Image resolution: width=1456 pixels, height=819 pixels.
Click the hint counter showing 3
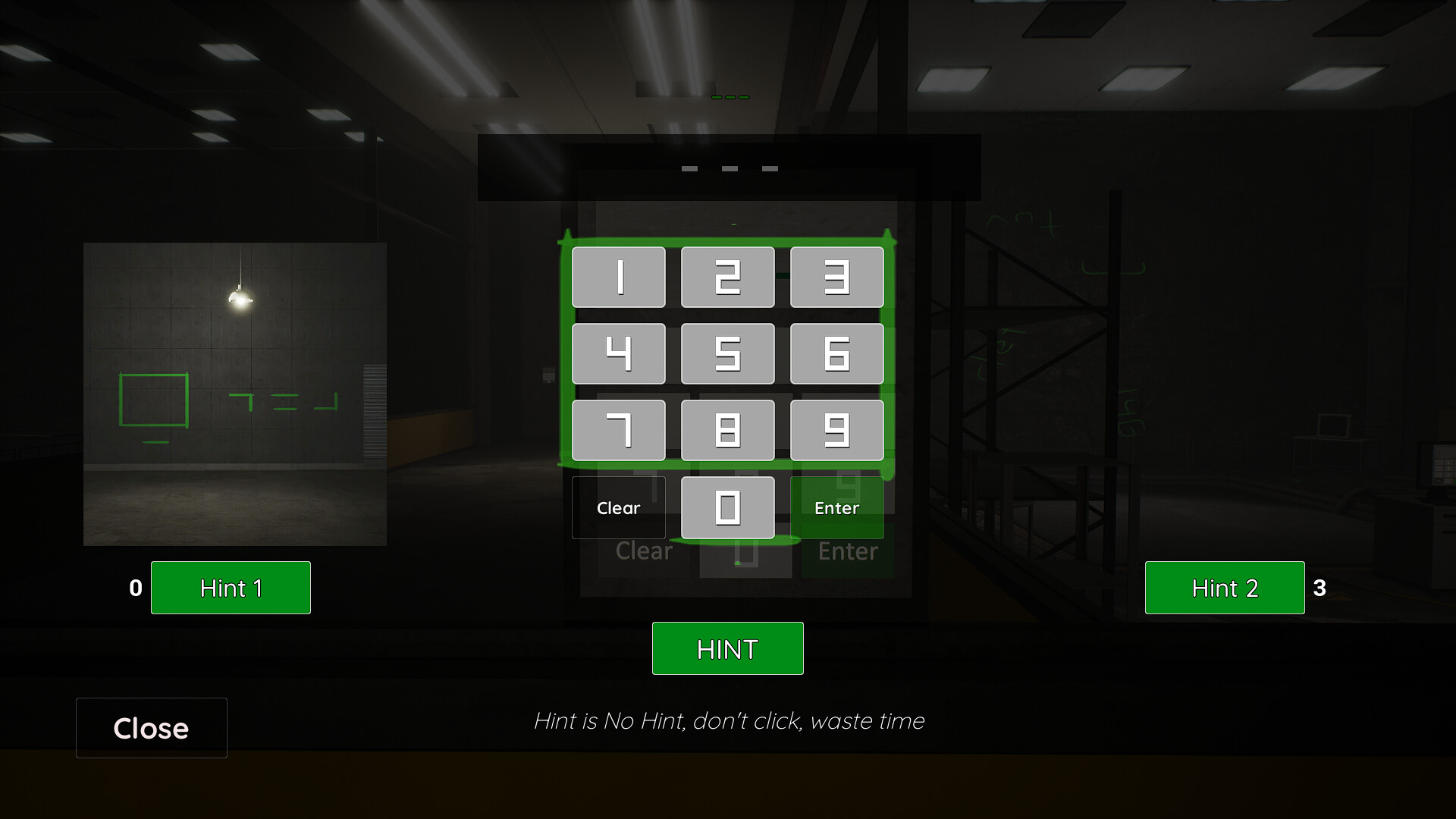(1319, 588)
